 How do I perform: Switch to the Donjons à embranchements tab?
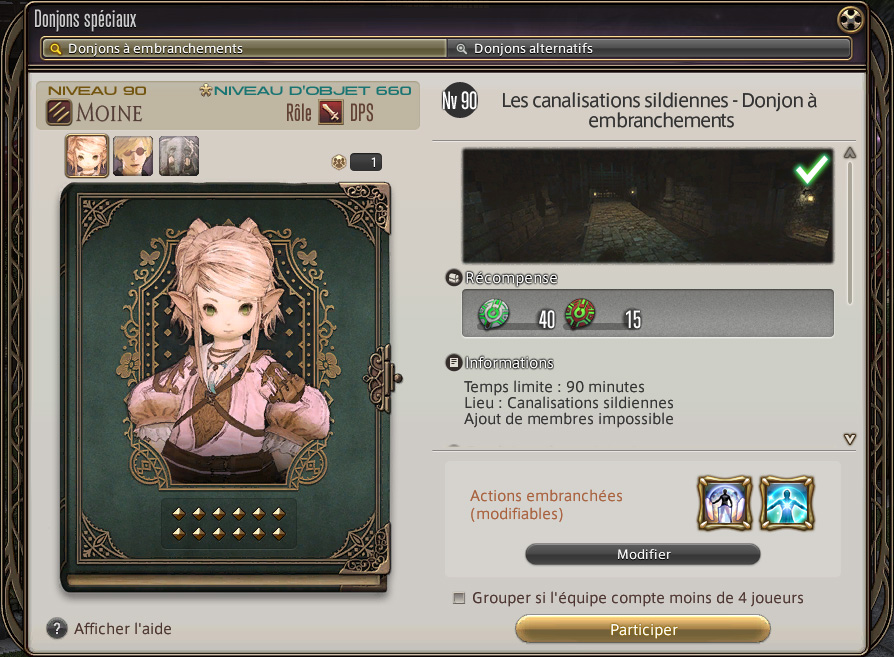point(244,48)
